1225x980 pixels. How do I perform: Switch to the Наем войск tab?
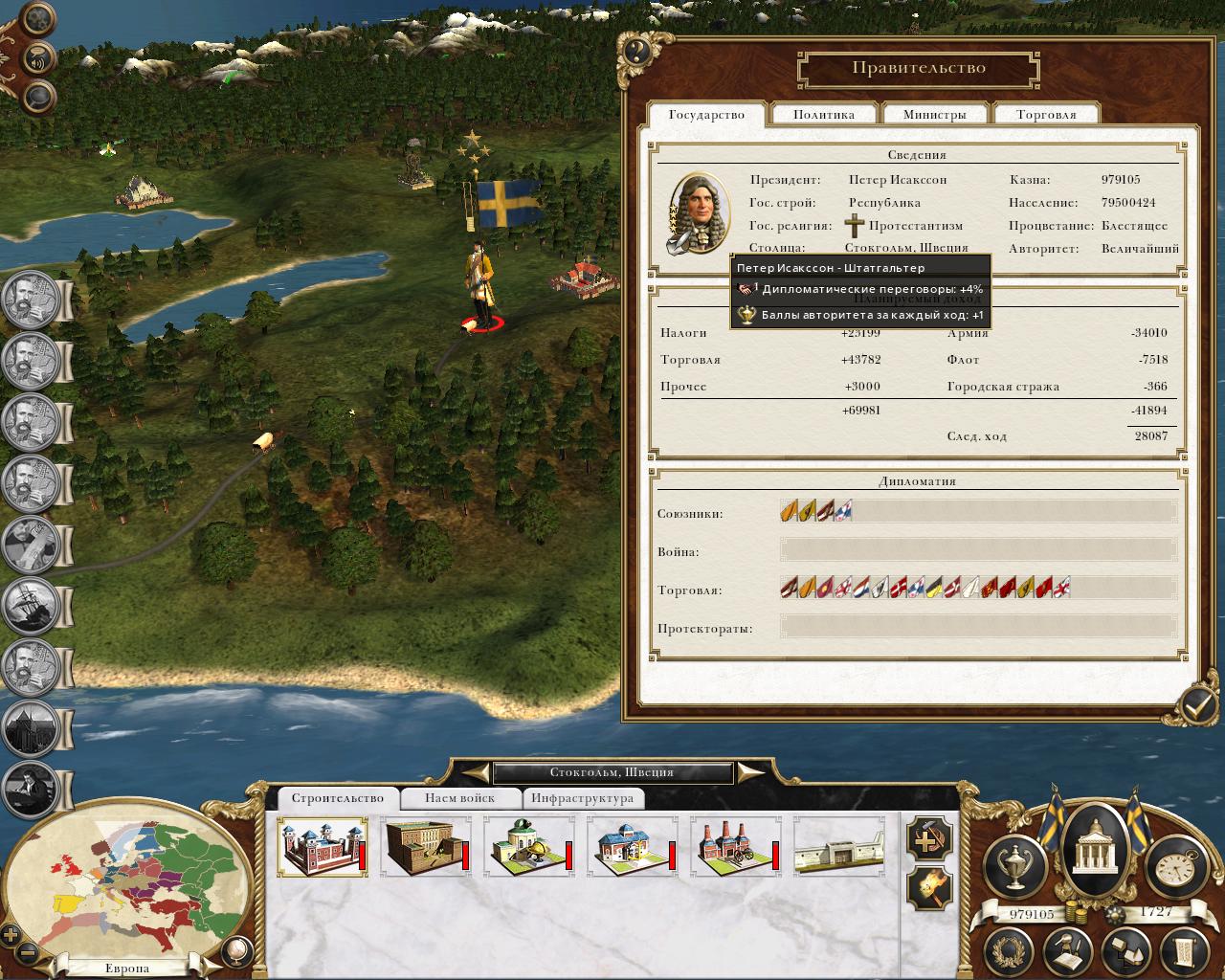pyautogui.click(x=459, y=798)
